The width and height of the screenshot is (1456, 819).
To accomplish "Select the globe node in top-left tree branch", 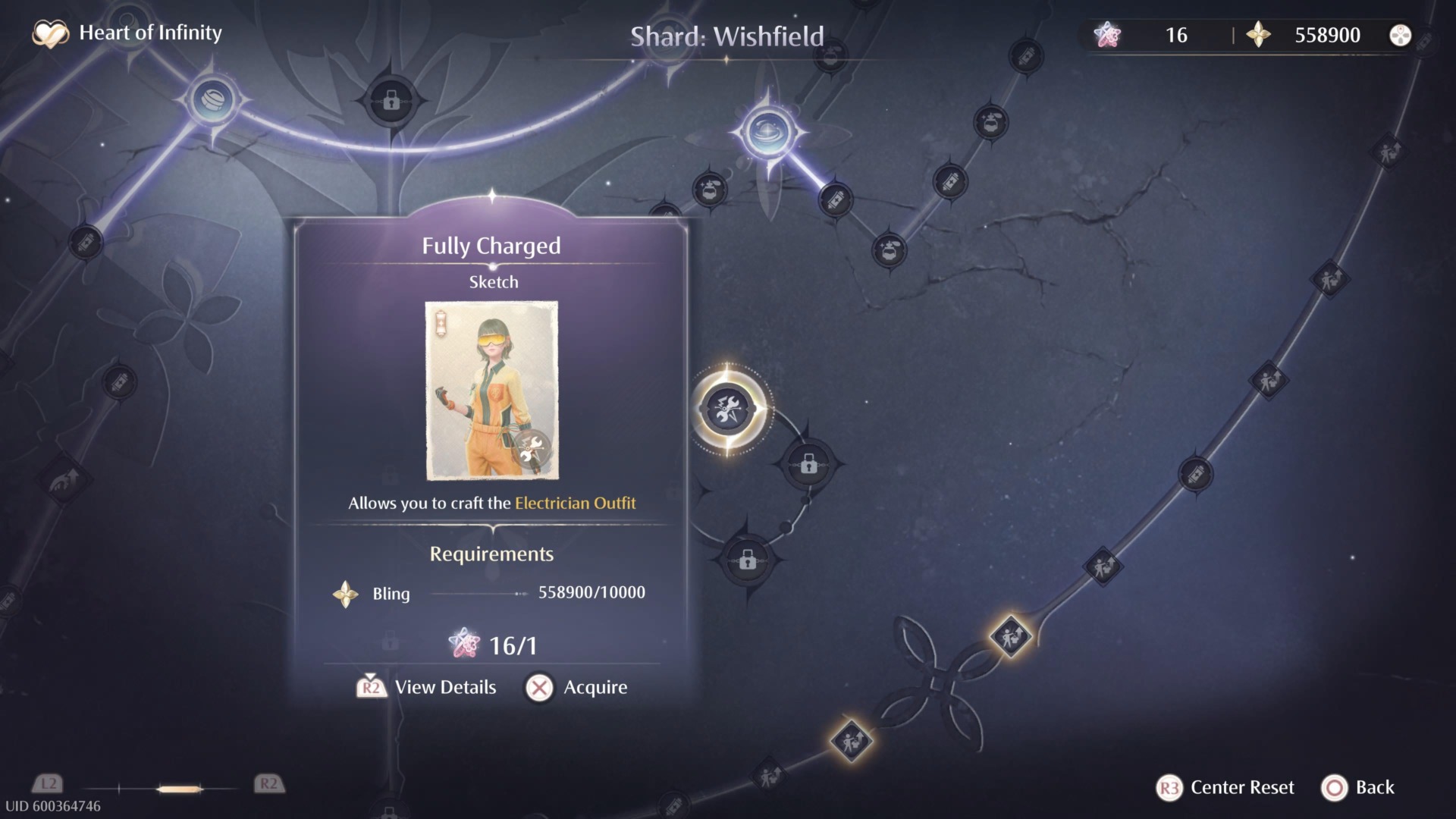I will pyautogui.click(x=214, y=102).
